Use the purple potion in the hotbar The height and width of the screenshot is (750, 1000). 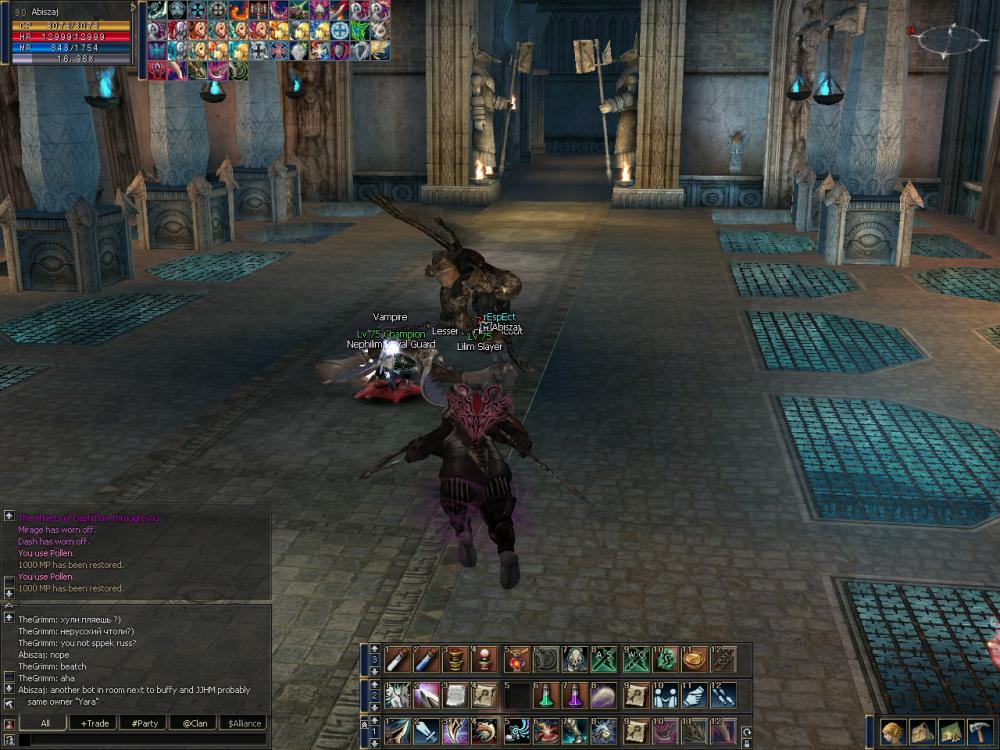coord(575,695)
